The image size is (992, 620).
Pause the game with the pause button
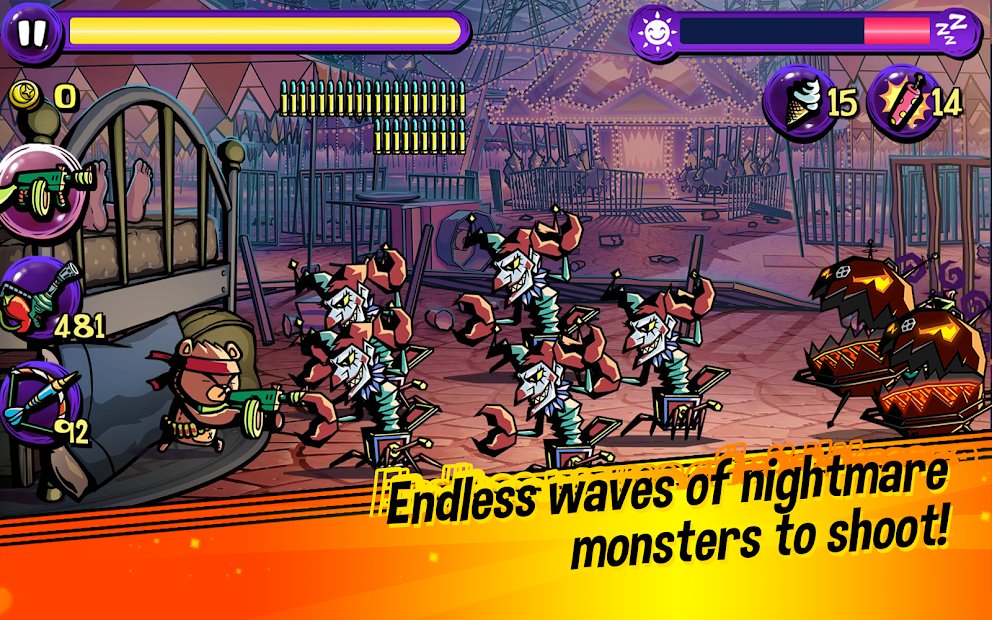(31, 32)
